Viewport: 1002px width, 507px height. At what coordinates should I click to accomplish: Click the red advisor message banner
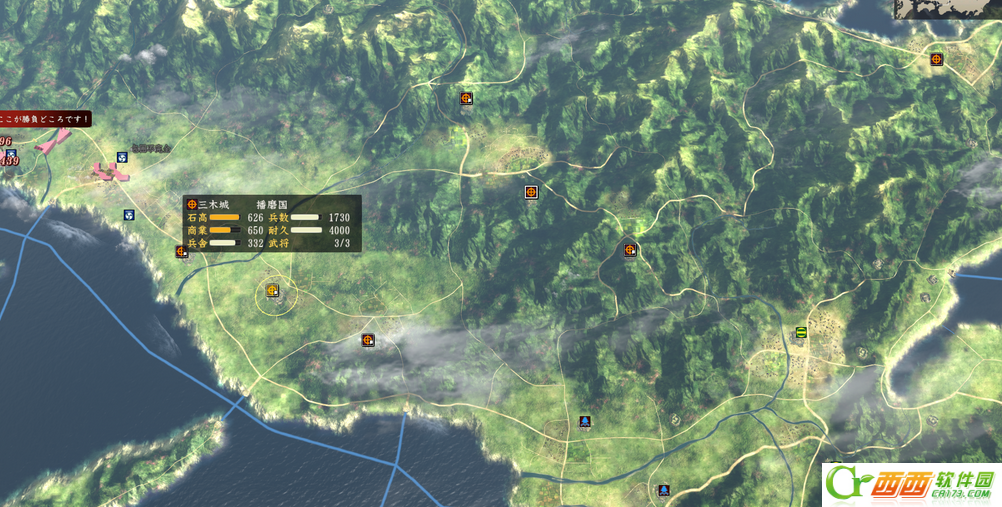pos(45,119)
